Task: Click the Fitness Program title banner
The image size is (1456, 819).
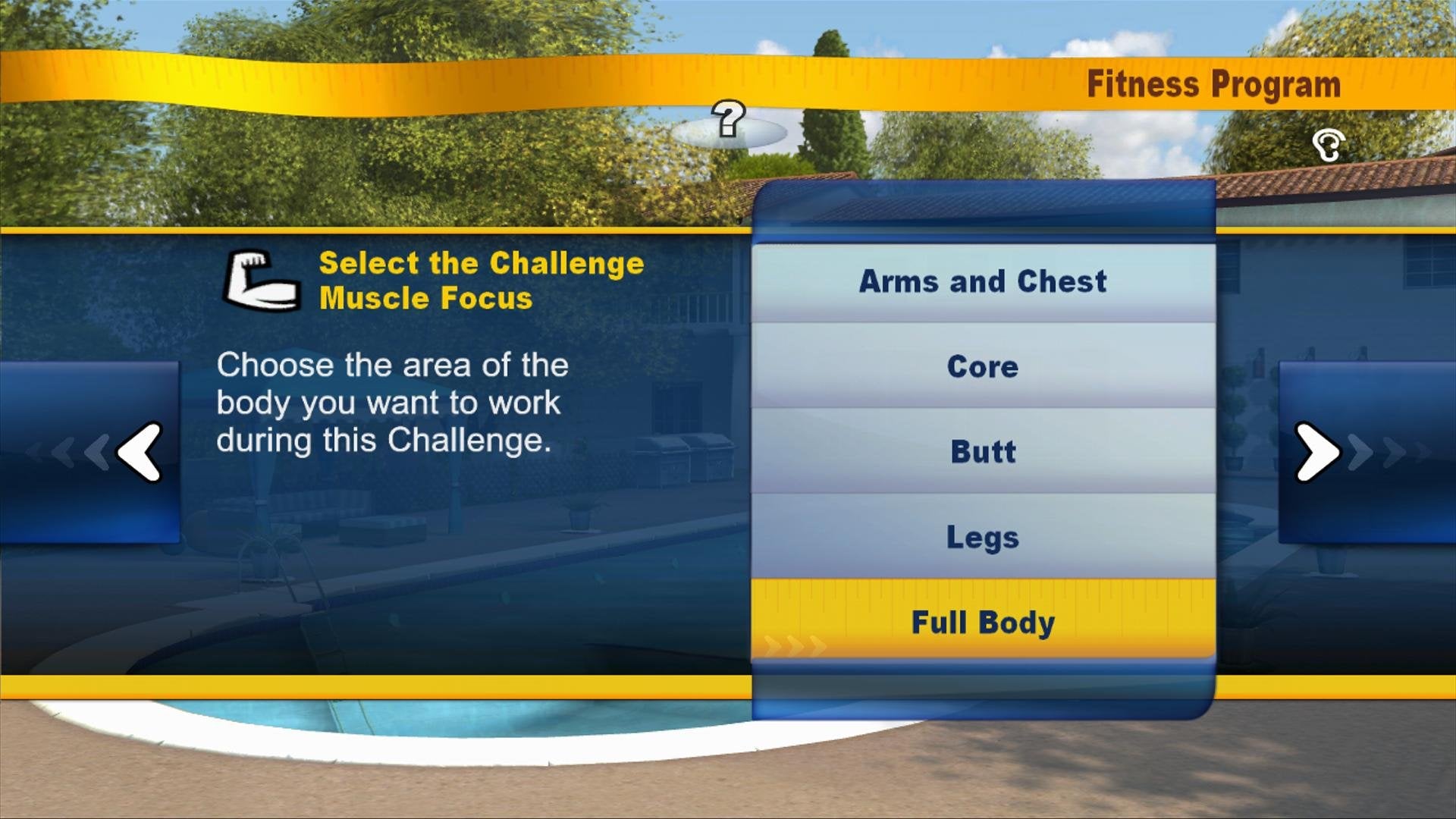Action: point(1213,85)
